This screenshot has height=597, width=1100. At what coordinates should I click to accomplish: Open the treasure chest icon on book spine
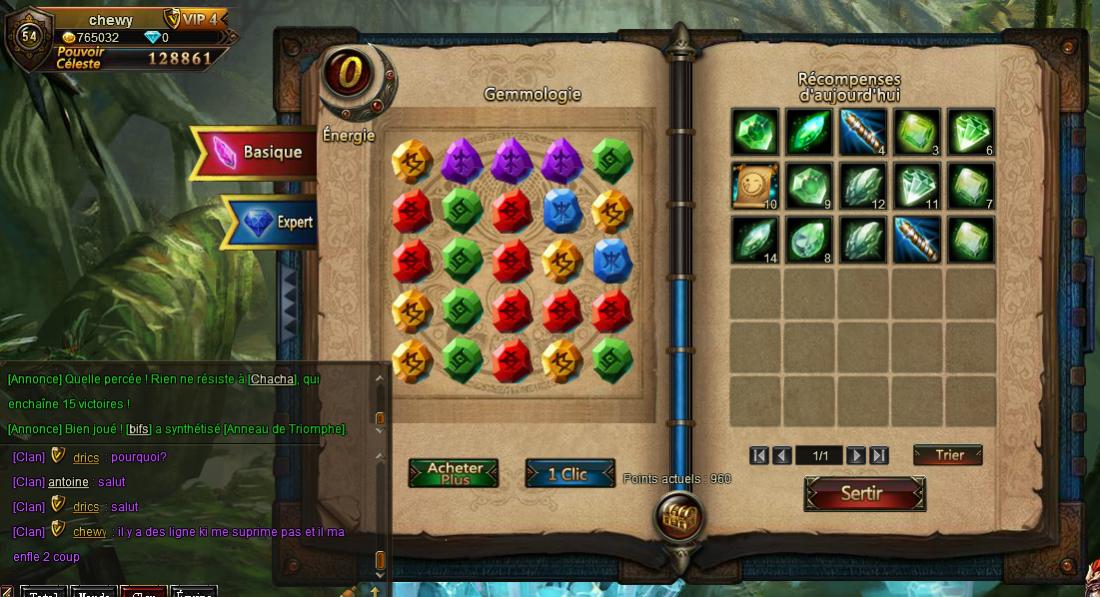coord(679,518)
